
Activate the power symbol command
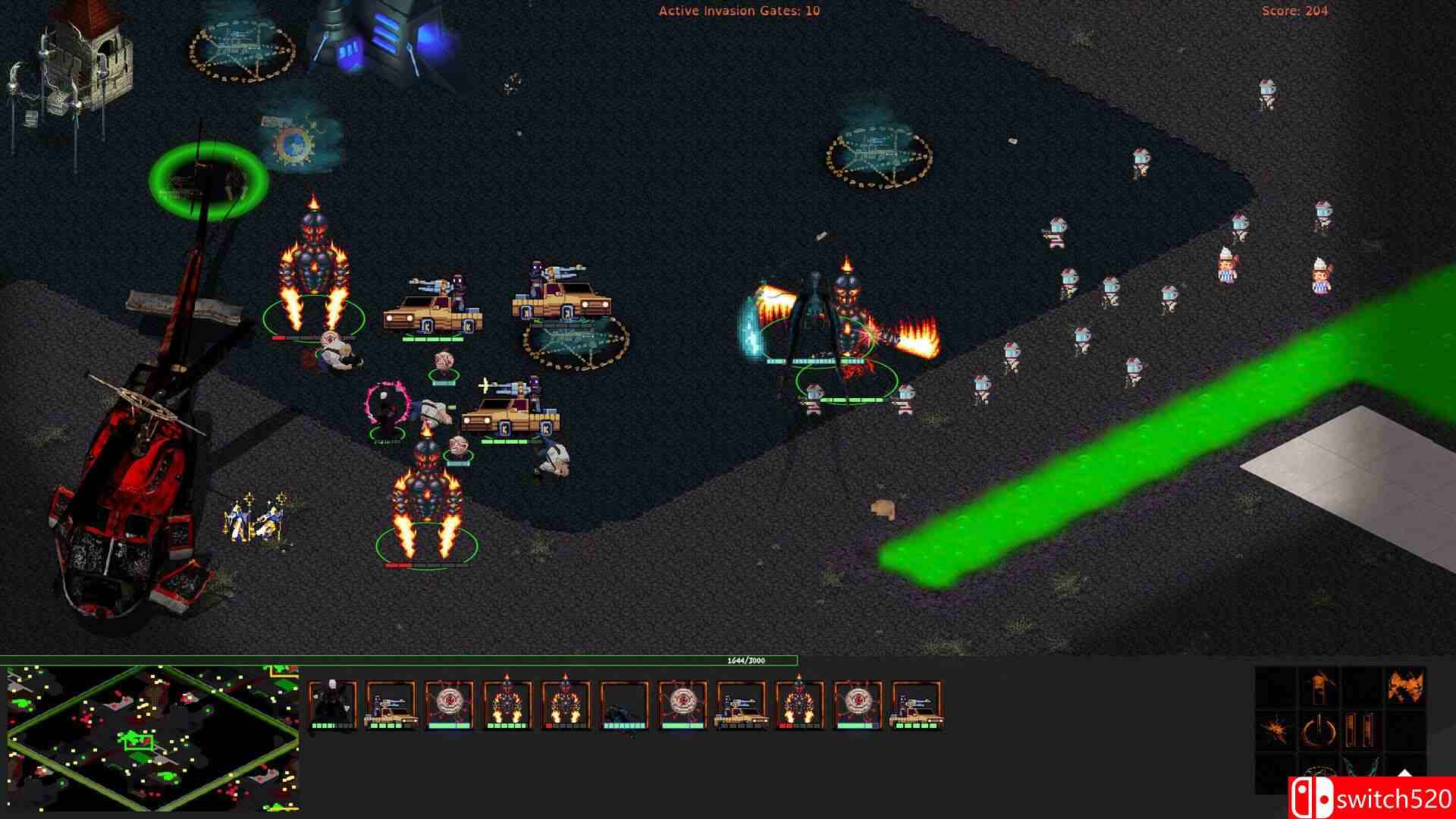pyautogui.click(x=1317, y=730)
